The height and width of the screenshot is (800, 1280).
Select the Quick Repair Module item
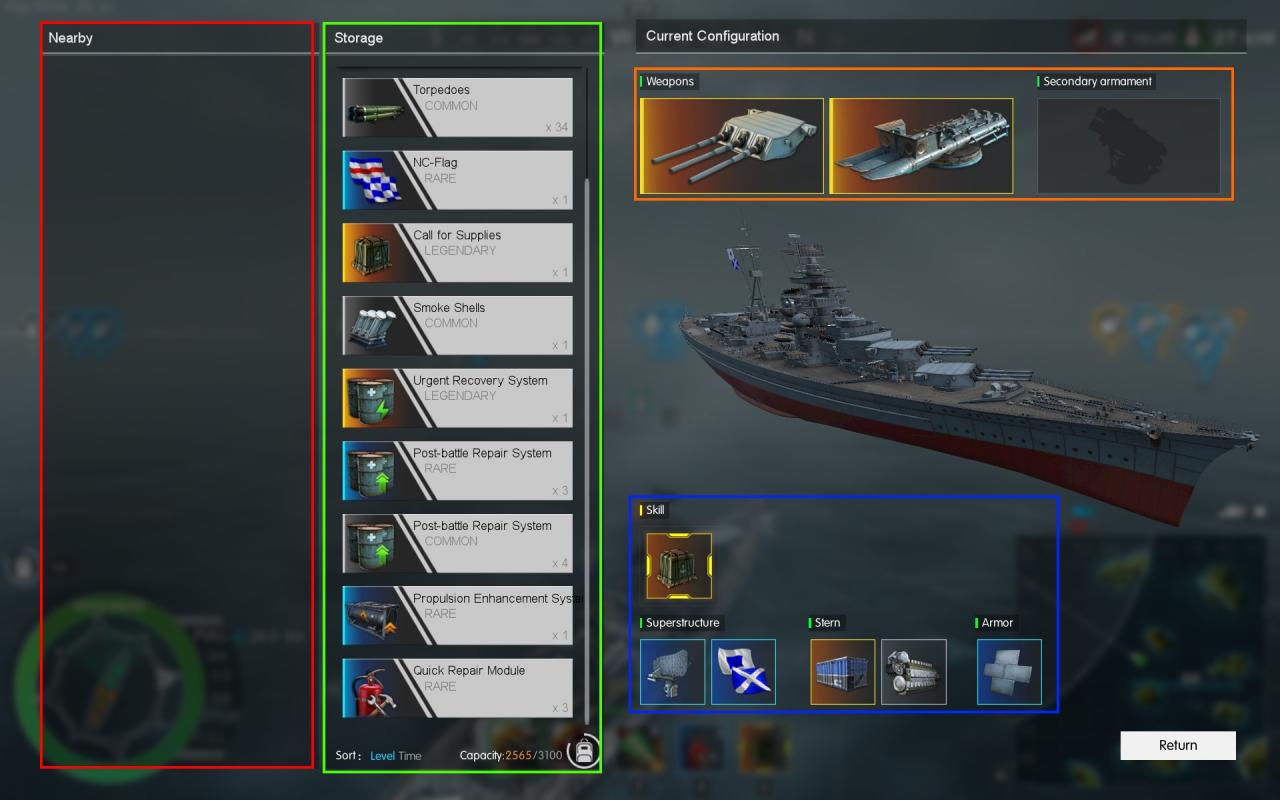[x=458, y=688]
